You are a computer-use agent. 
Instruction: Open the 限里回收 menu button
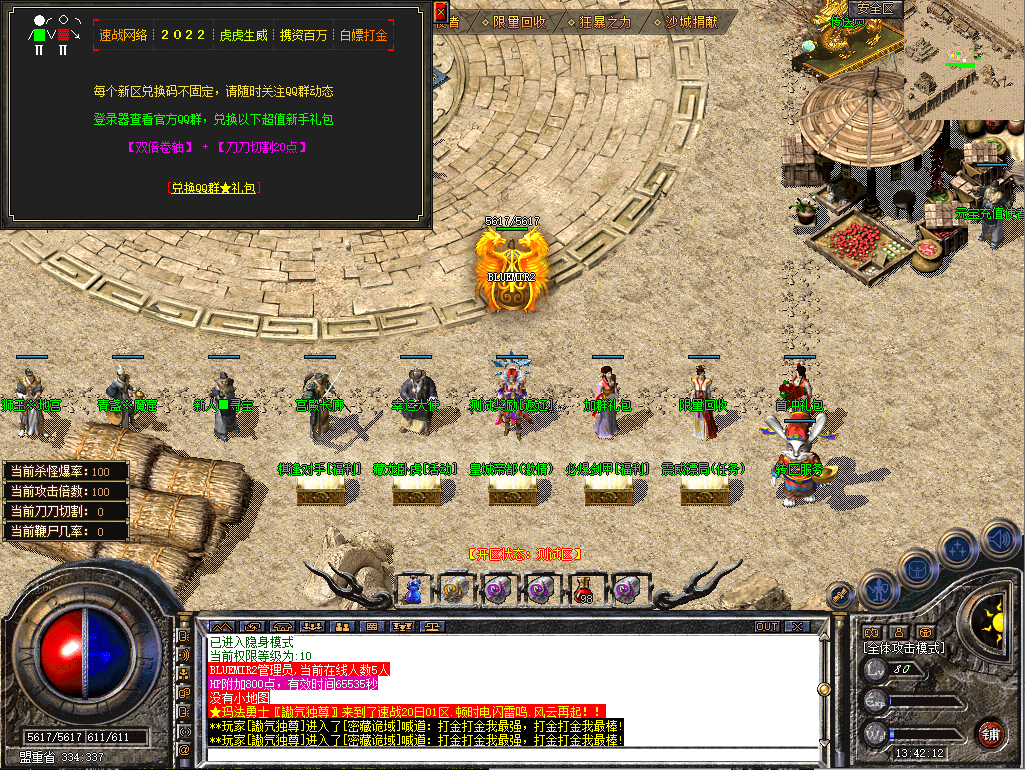click(x=513, y=21)
